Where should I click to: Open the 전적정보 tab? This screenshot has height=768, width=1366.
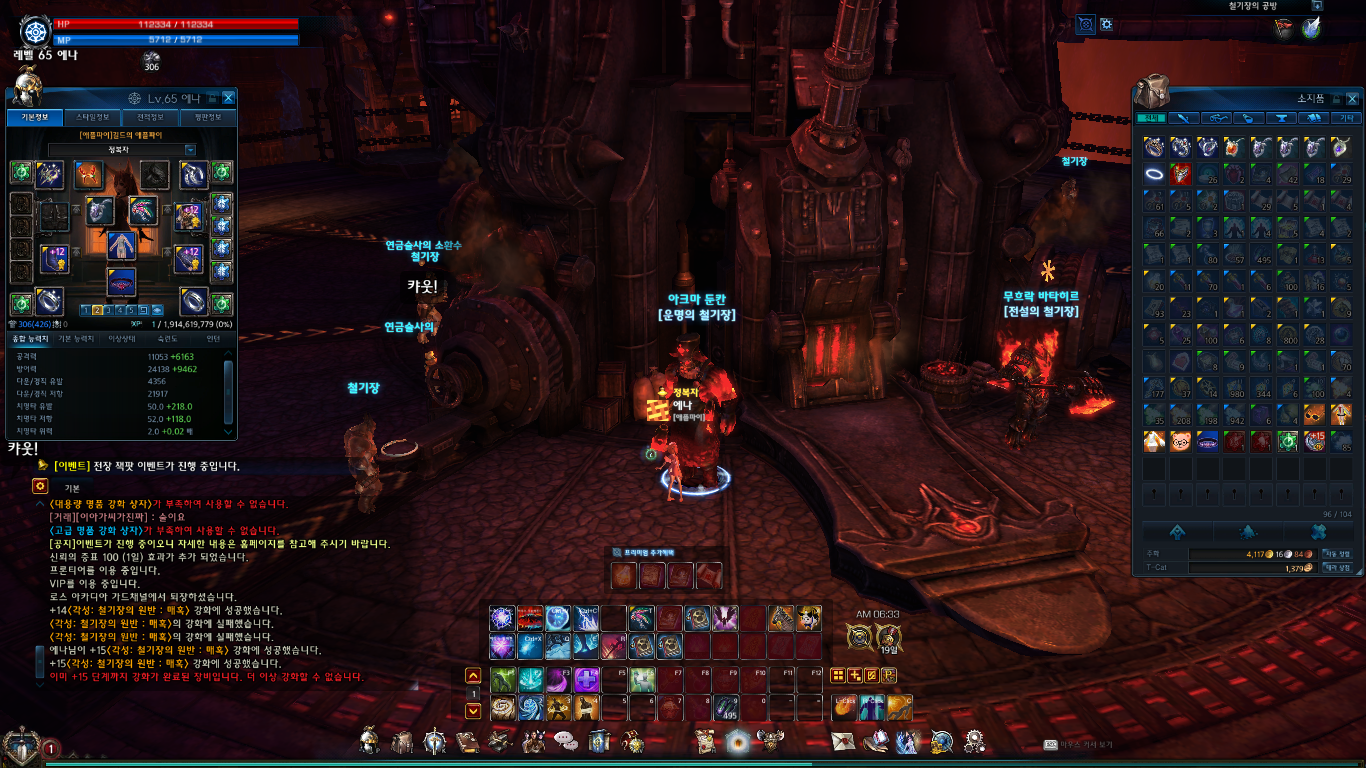150,118
